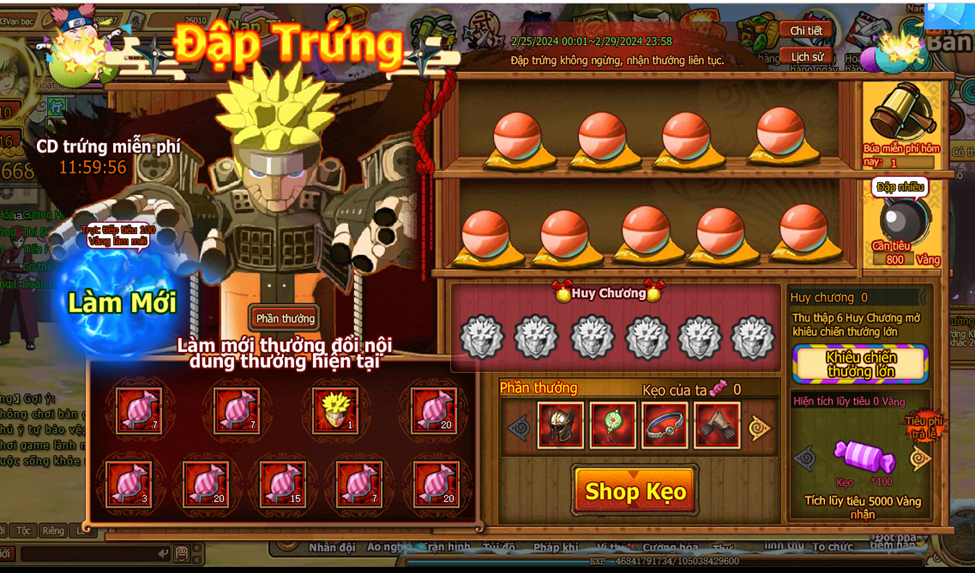Refresh rewards with the Làm Mới orb
The height and width of the screenshot is (573, 975).
122,302
